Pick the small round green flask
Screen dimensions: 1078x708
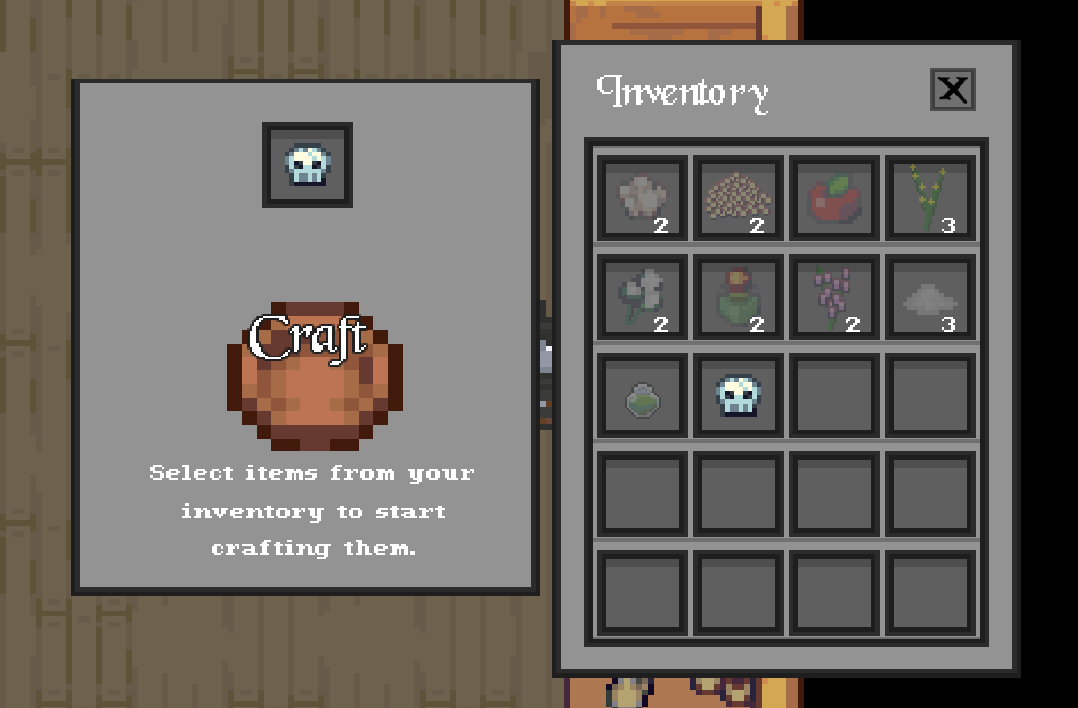pyautogui.click(x=642, y=396)
